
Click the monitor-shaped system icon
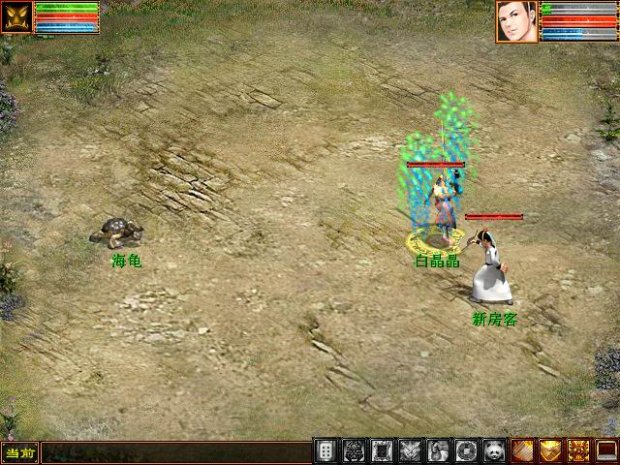[606, 452]
